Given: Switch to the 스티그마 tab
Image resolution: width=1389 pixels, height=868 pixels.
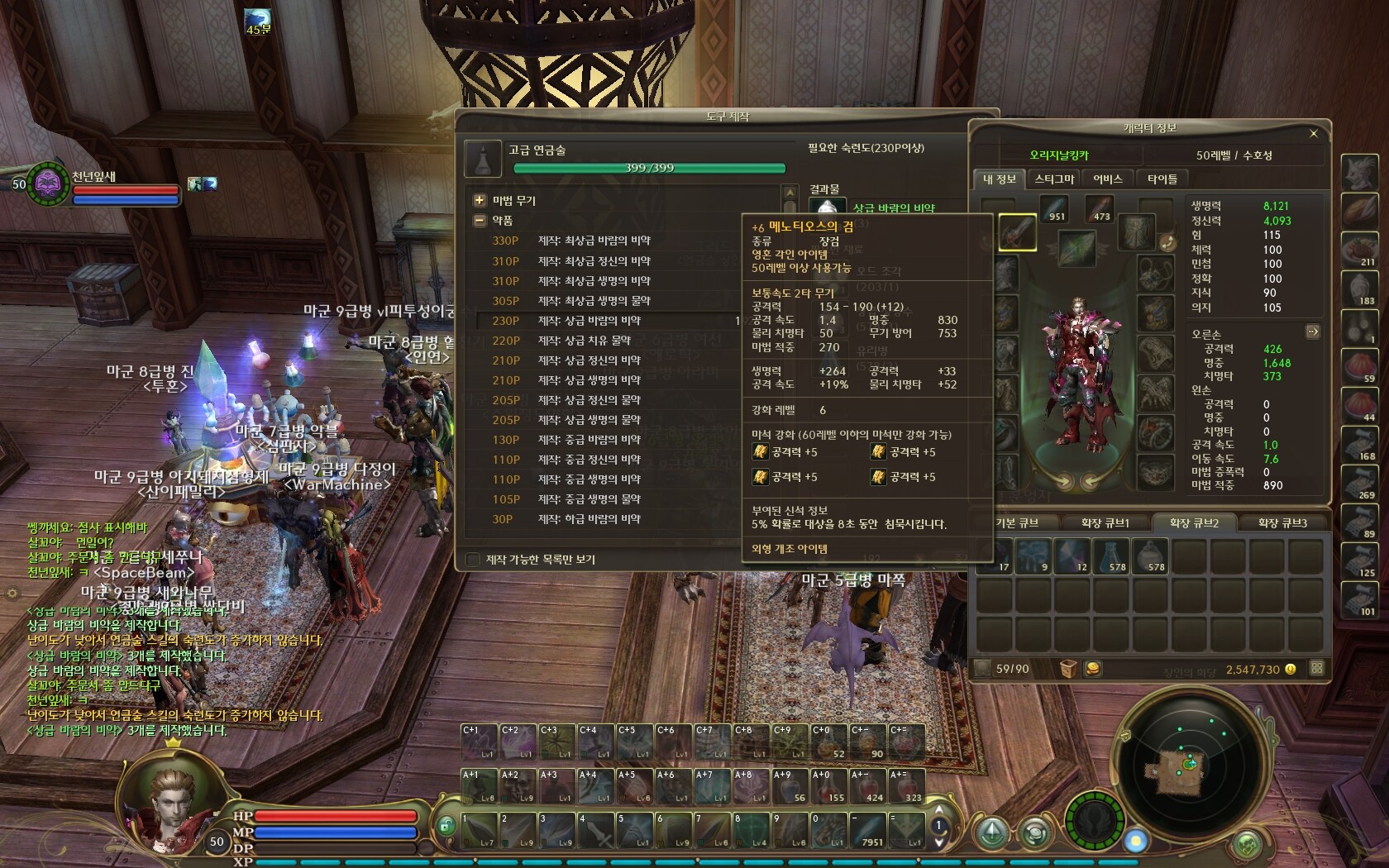Looking at the screenshot, I should (1054, 179).
